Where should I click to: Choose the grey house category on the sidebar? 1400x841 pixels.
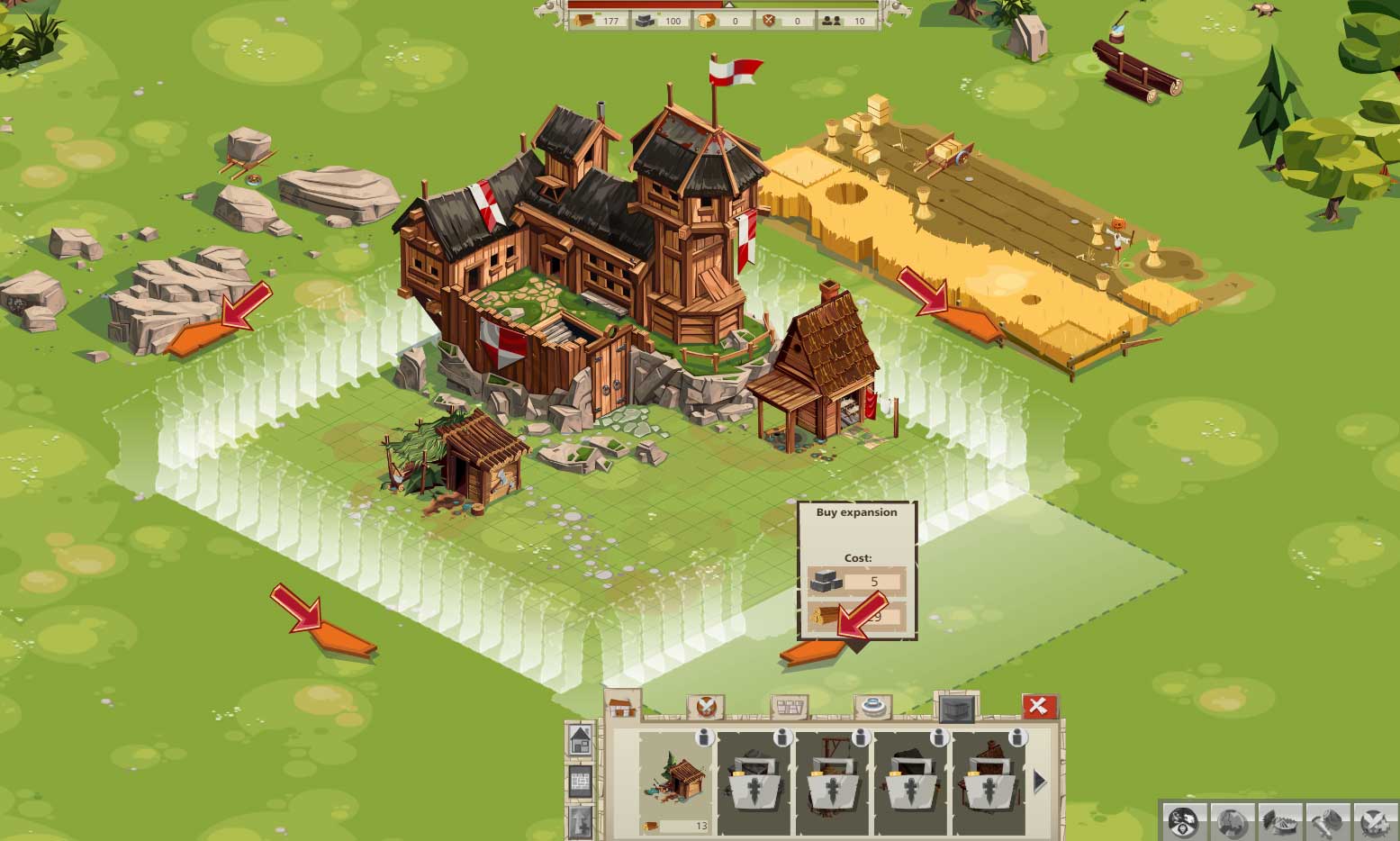click(x=581, y=740)
